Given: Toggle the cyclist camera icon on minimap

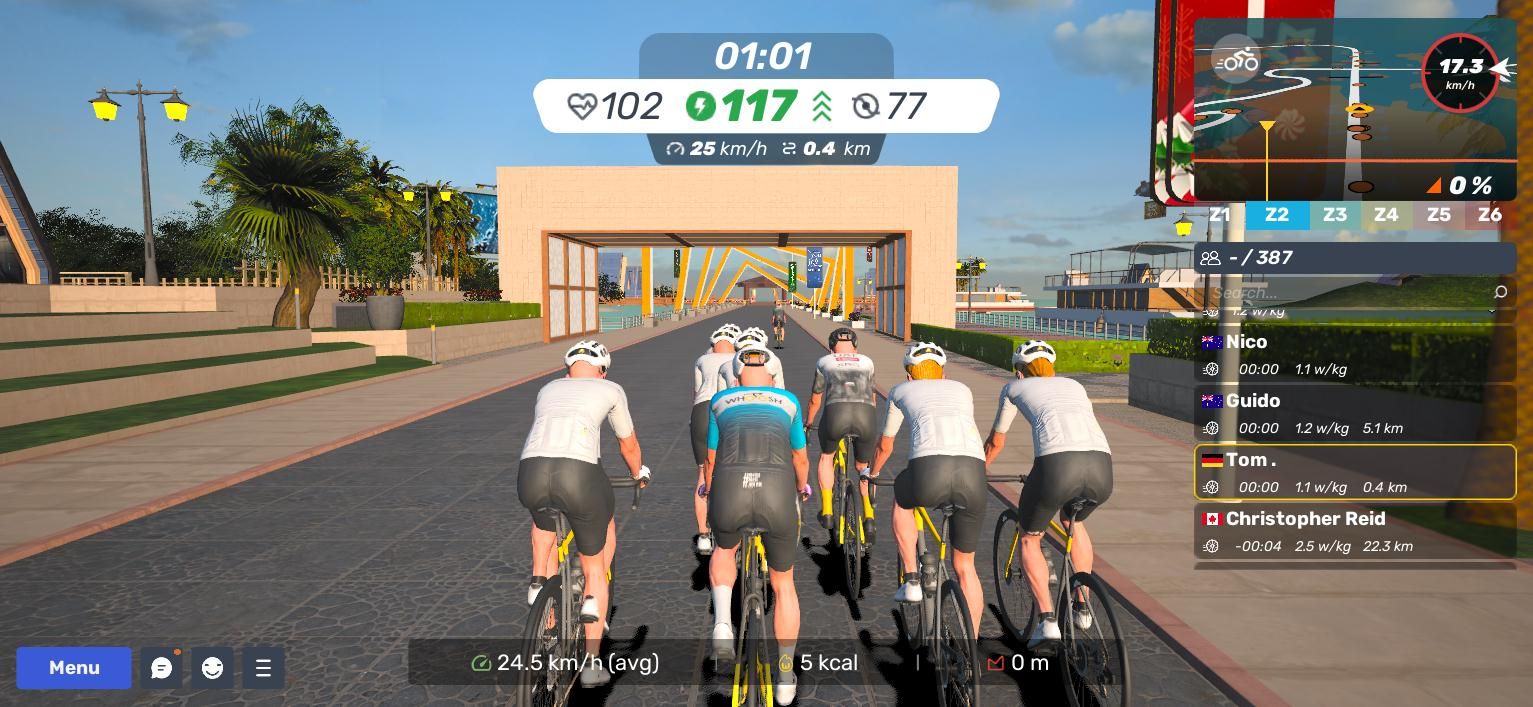Looking at the screenshot, I should [1238, 61].
